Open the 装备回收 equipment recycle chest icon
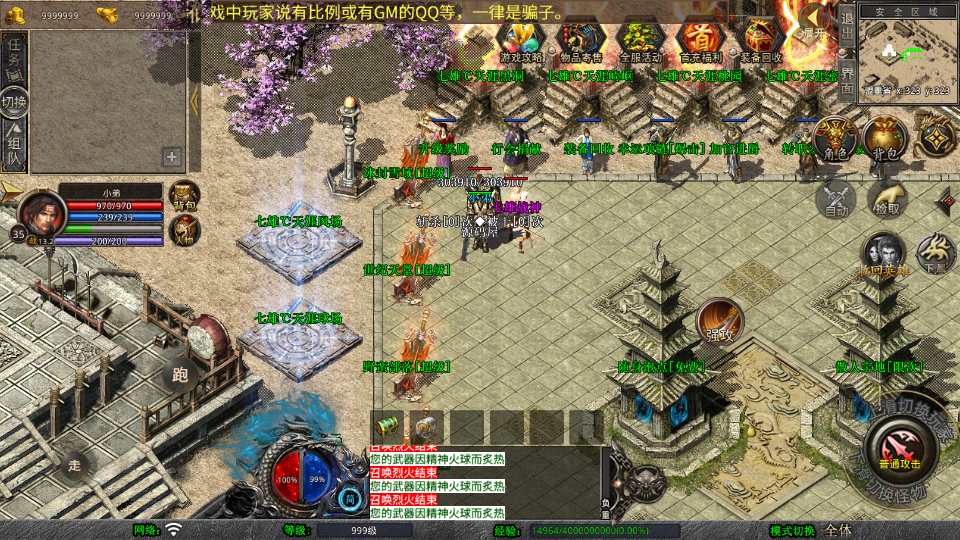 click(763, 40)
